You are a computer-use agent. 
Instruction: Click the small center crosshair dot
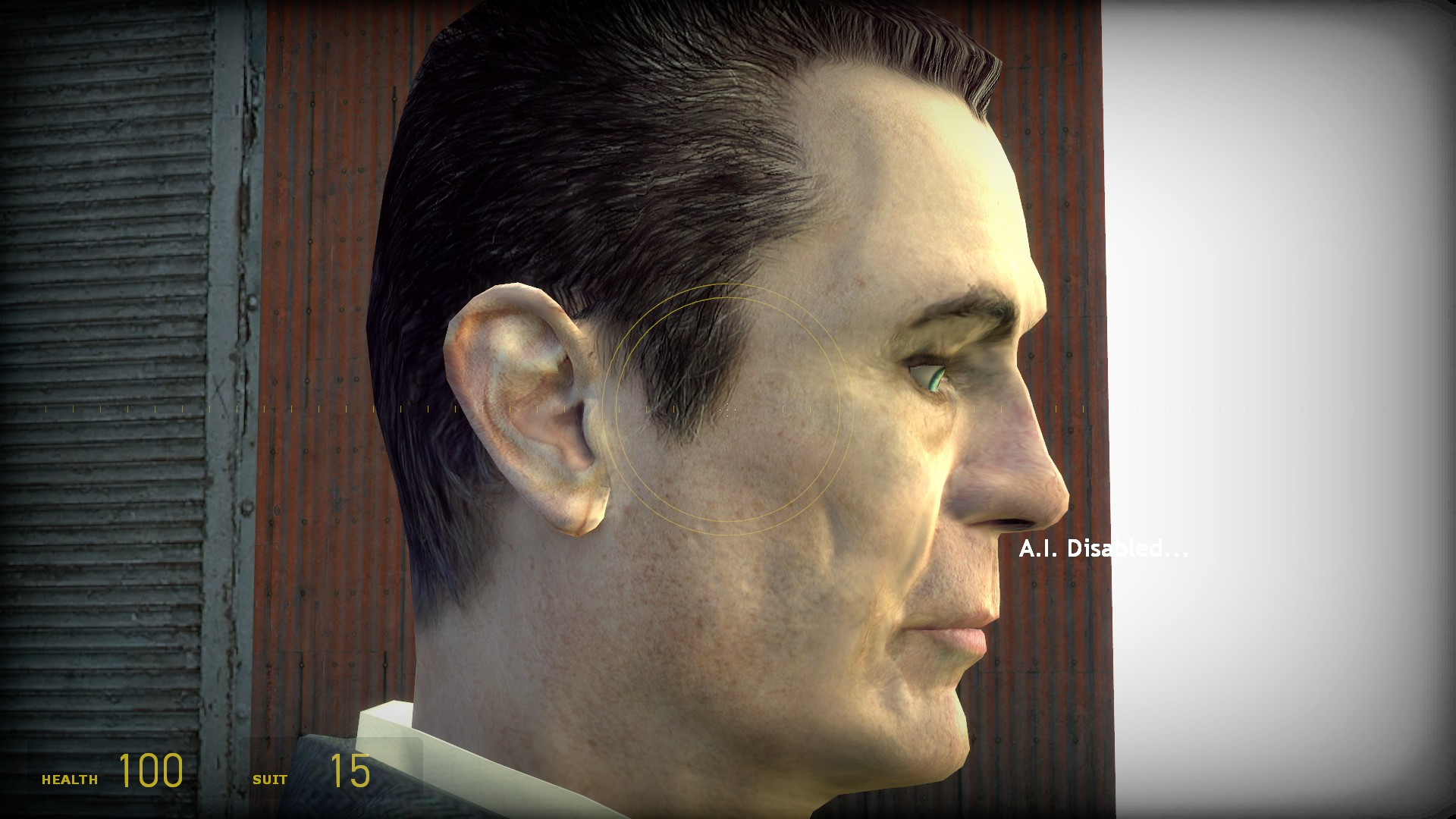coord(726,409)
